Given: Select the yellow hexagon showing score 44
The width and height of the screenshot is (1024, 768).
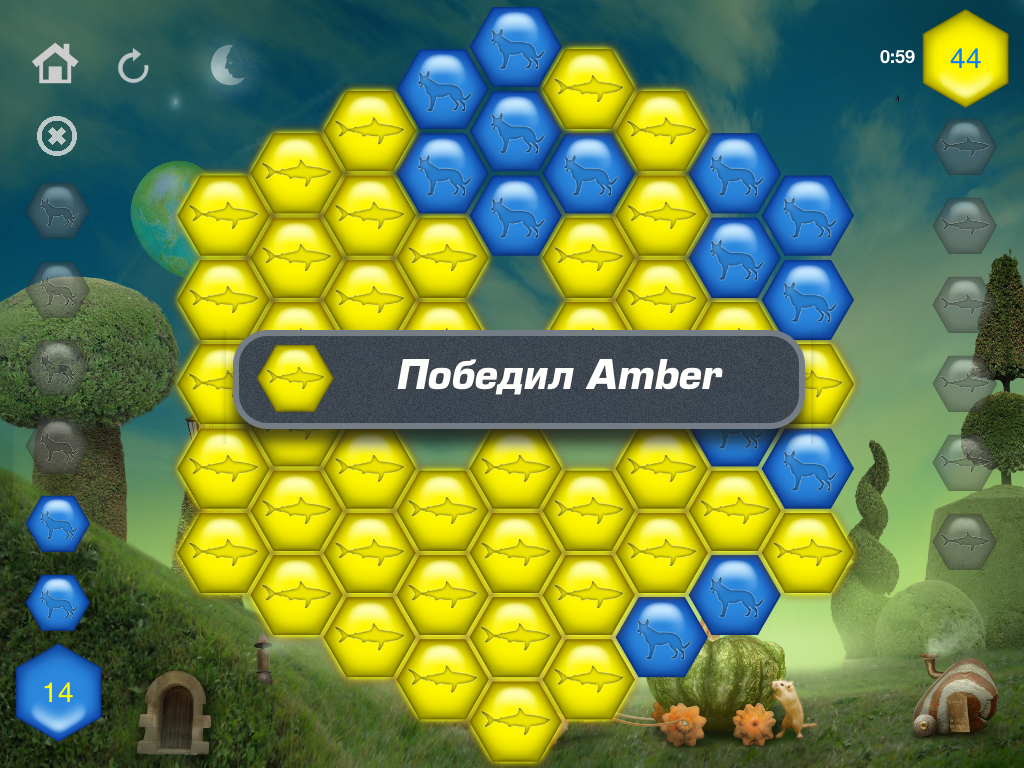Looking at the screenshot, I should (965, 58).
